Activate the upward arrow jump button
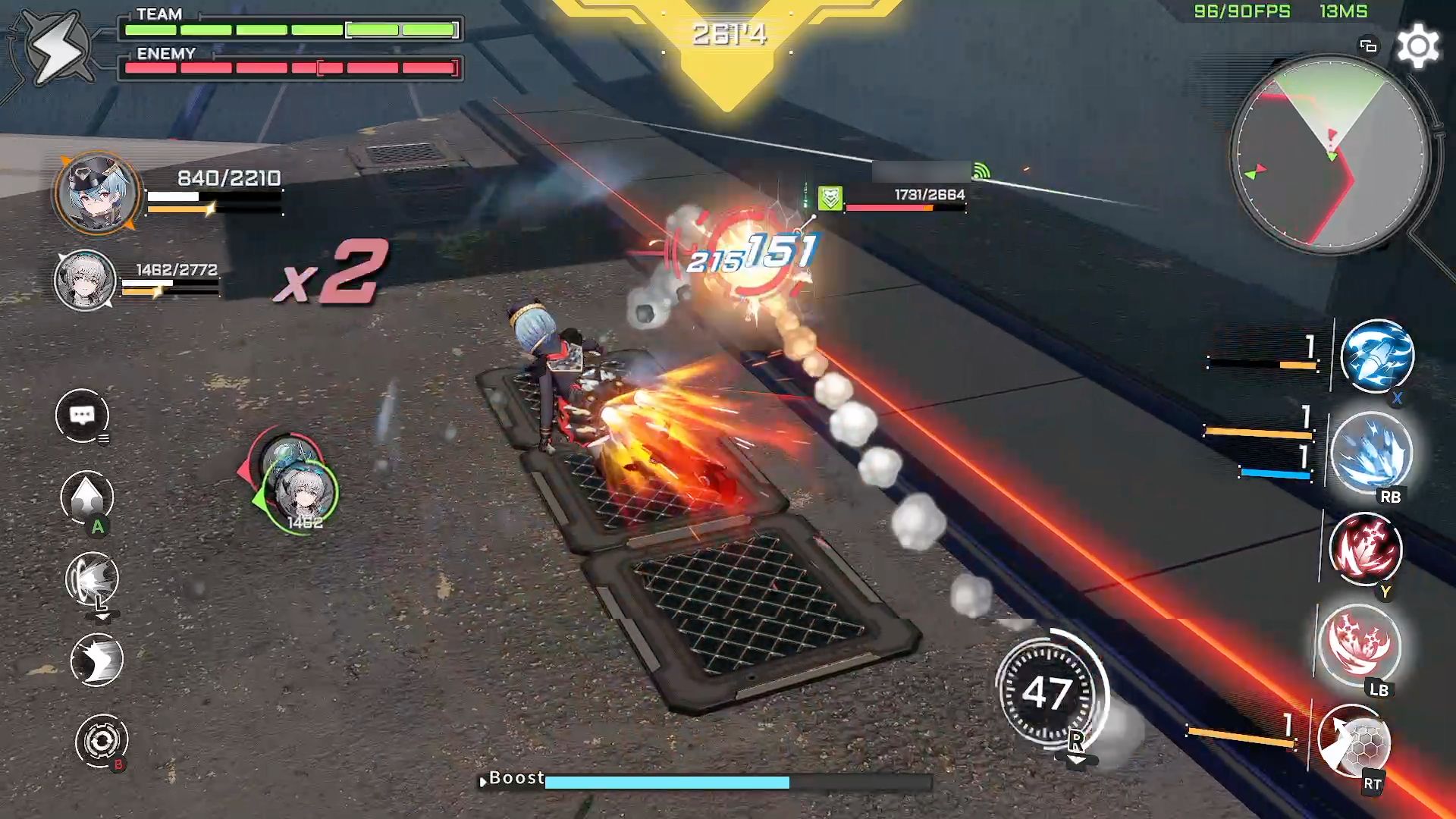Image resolution: width=1456 pixels, height=819 pixels. (86, 497)
